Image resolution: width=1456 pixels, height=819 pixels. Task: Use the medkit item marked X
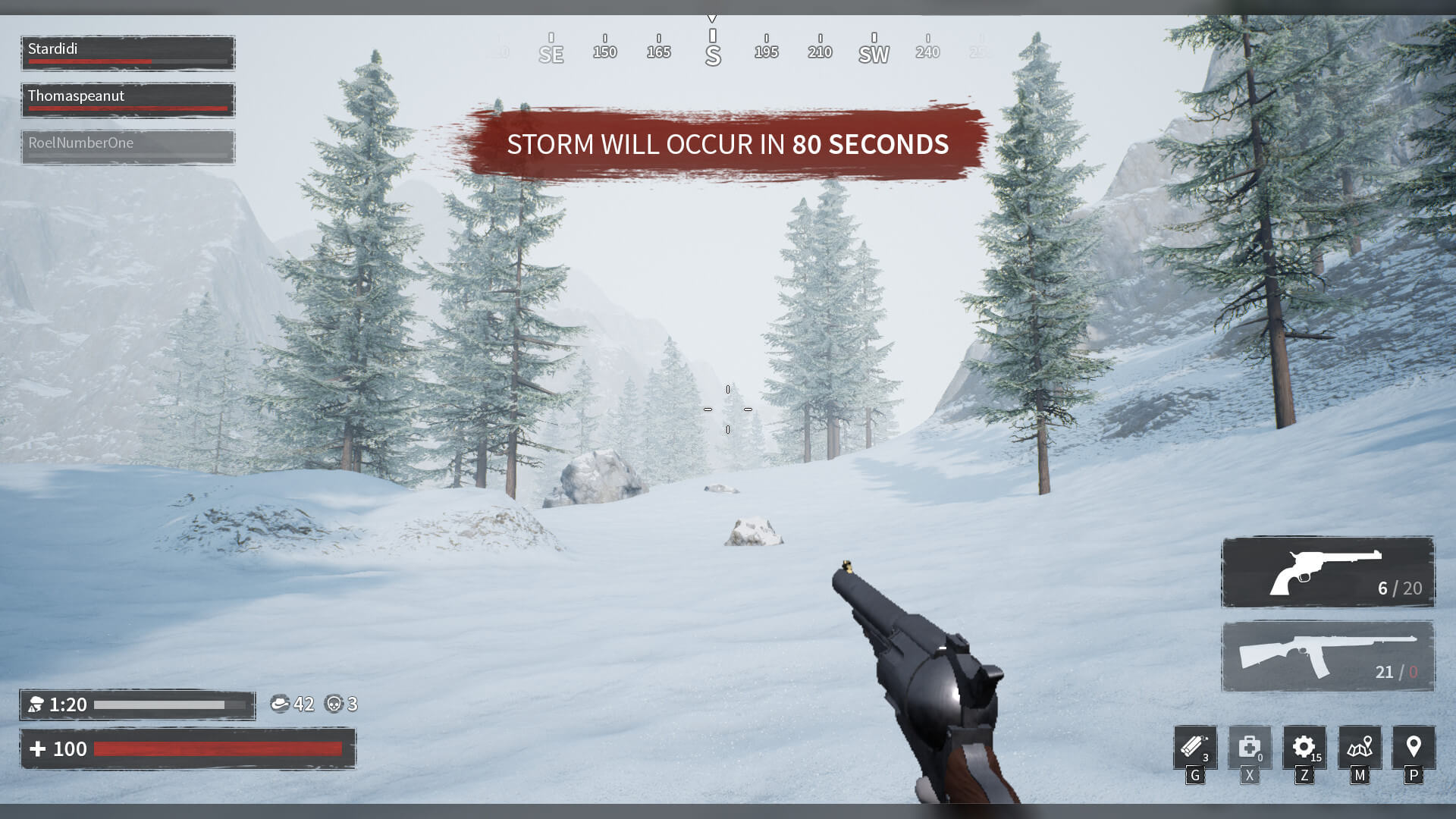coord(1249,749)
